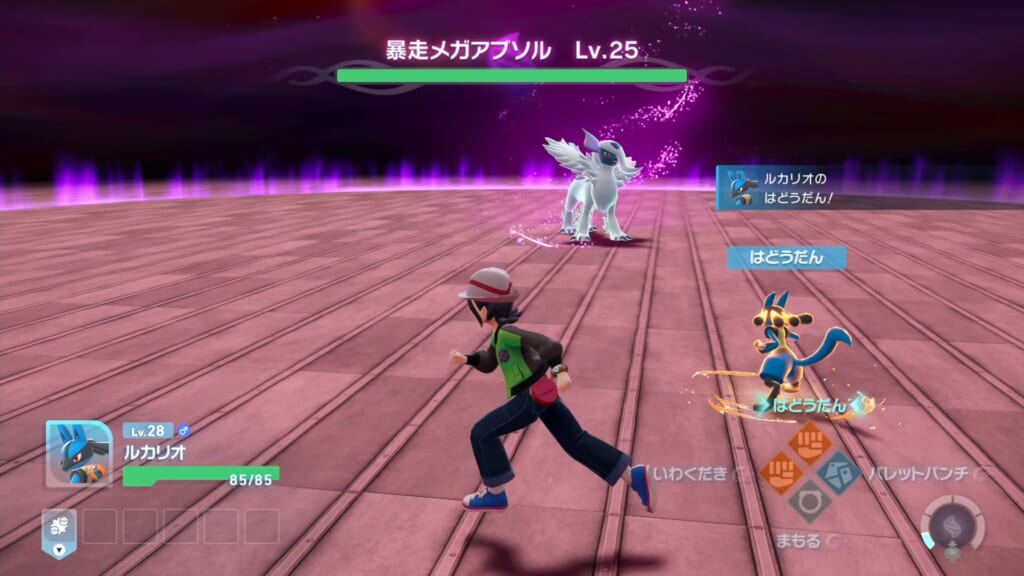Select Lucario's portrait in the party panel

[78, 453]
